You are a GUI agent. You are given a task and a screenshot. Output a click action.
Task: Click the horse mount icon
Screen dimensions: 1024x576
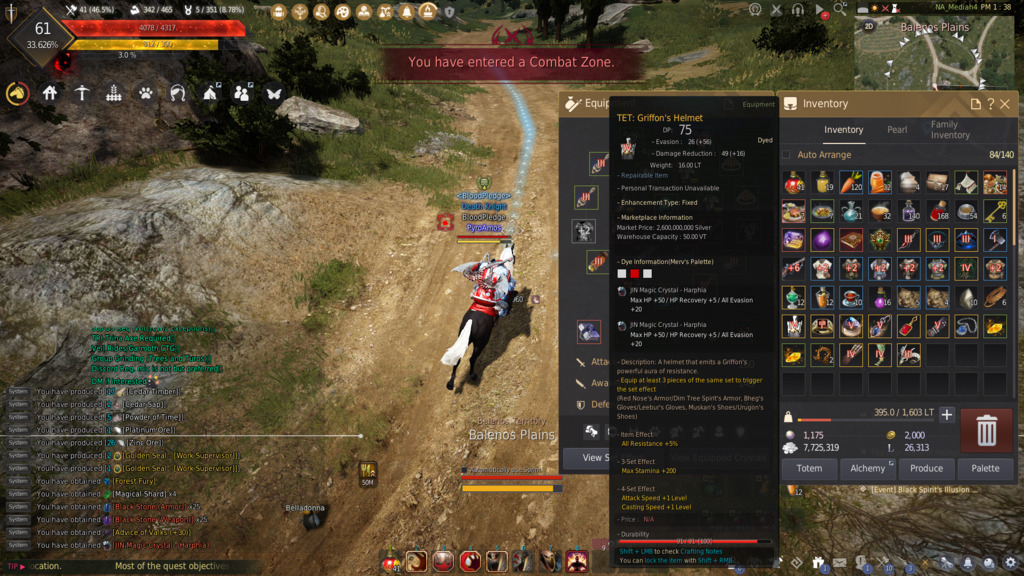coord(17,93)
